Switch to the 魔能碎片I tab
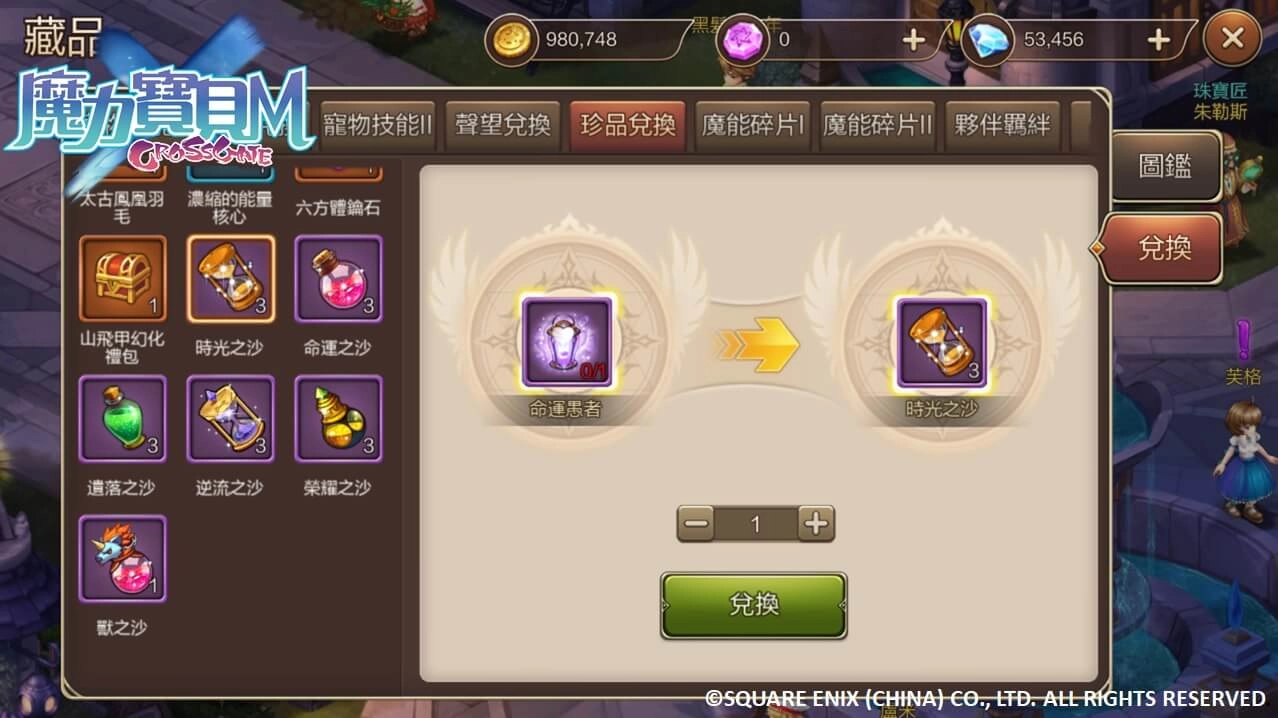Viewport: 1278px width, 718px height. click(x=753, y=126)
